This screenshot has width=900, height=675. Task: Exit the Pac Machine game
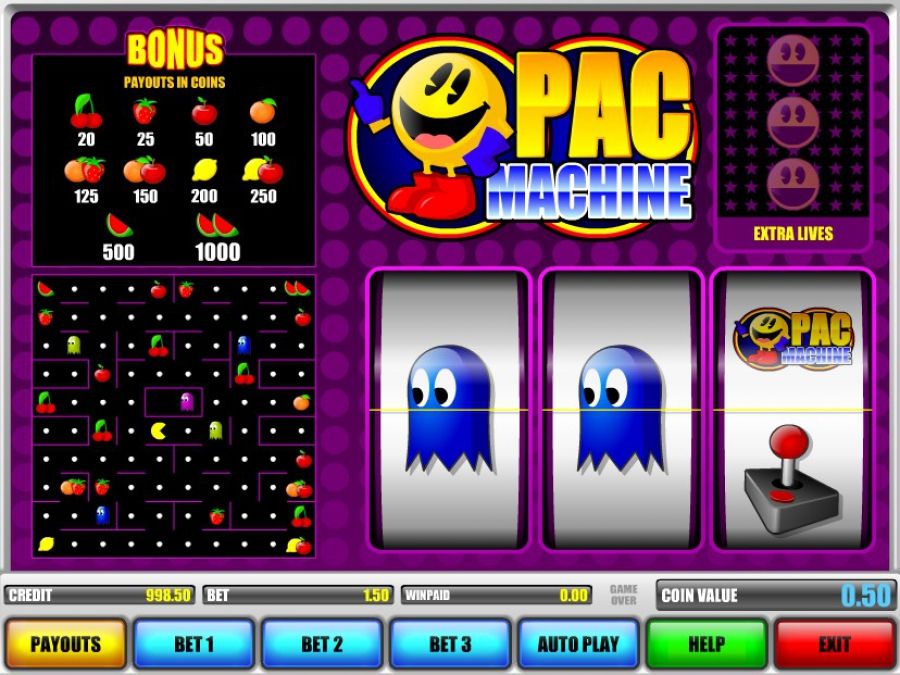point(834,644)
